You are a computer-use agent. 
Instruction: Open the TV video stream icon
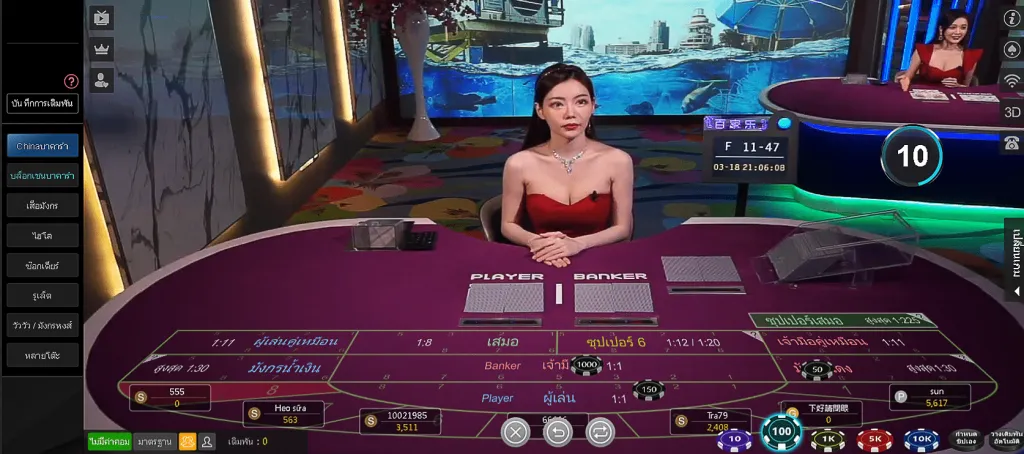click(x=101, y=17)
